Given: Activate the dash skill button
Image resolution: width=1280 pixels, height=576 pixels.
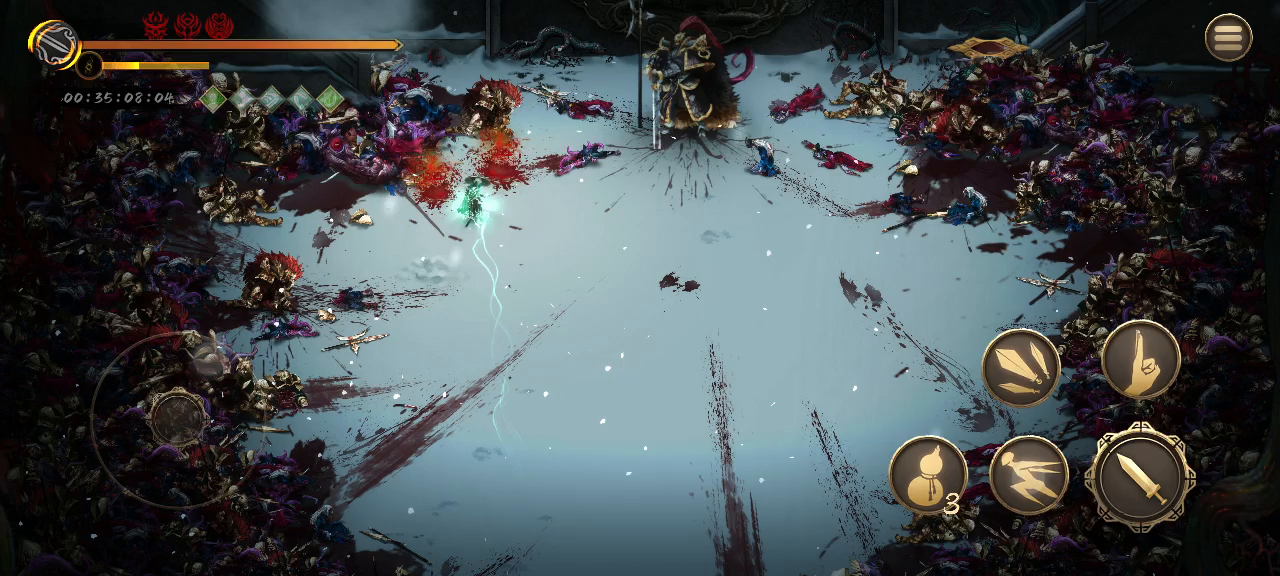Looking at the screenshot, I should click(x=1029, y=475).
